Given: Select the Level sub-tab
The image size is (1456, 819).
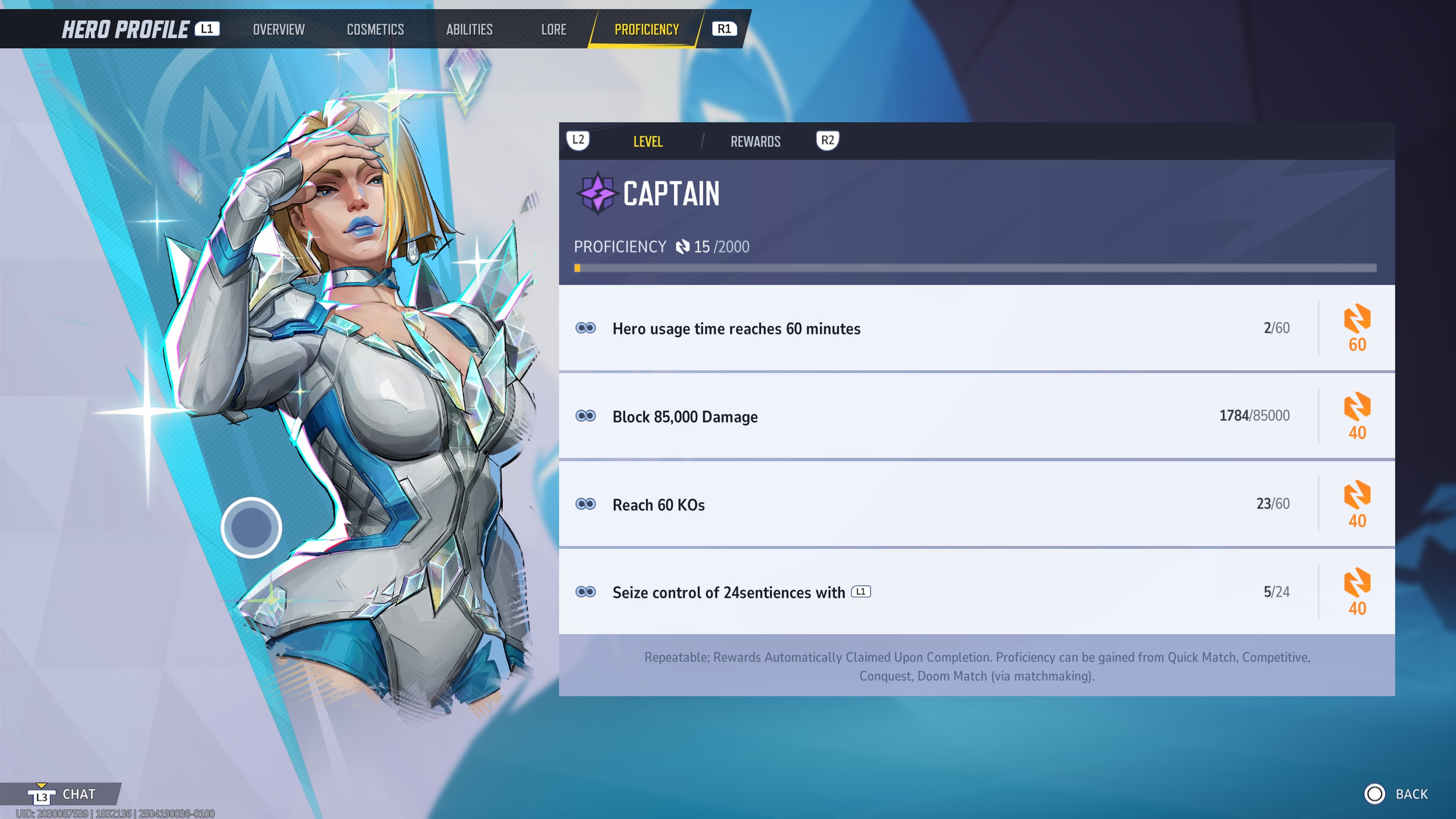Looking at the screenshot, I should pos(648,141).
